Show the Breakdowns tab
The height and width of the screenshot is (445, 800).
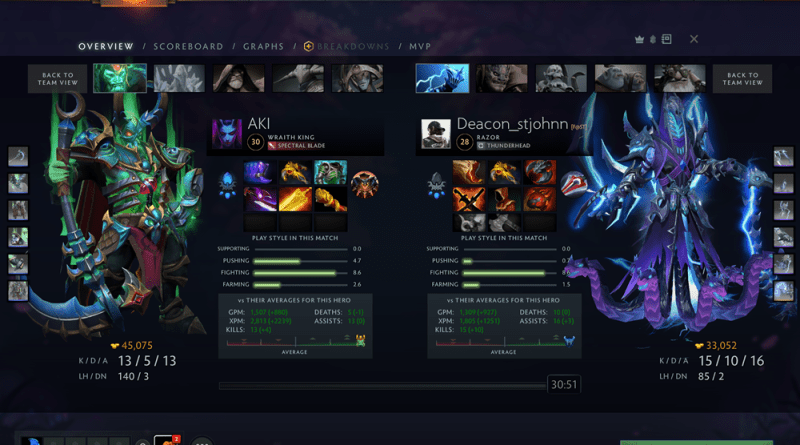349,46
